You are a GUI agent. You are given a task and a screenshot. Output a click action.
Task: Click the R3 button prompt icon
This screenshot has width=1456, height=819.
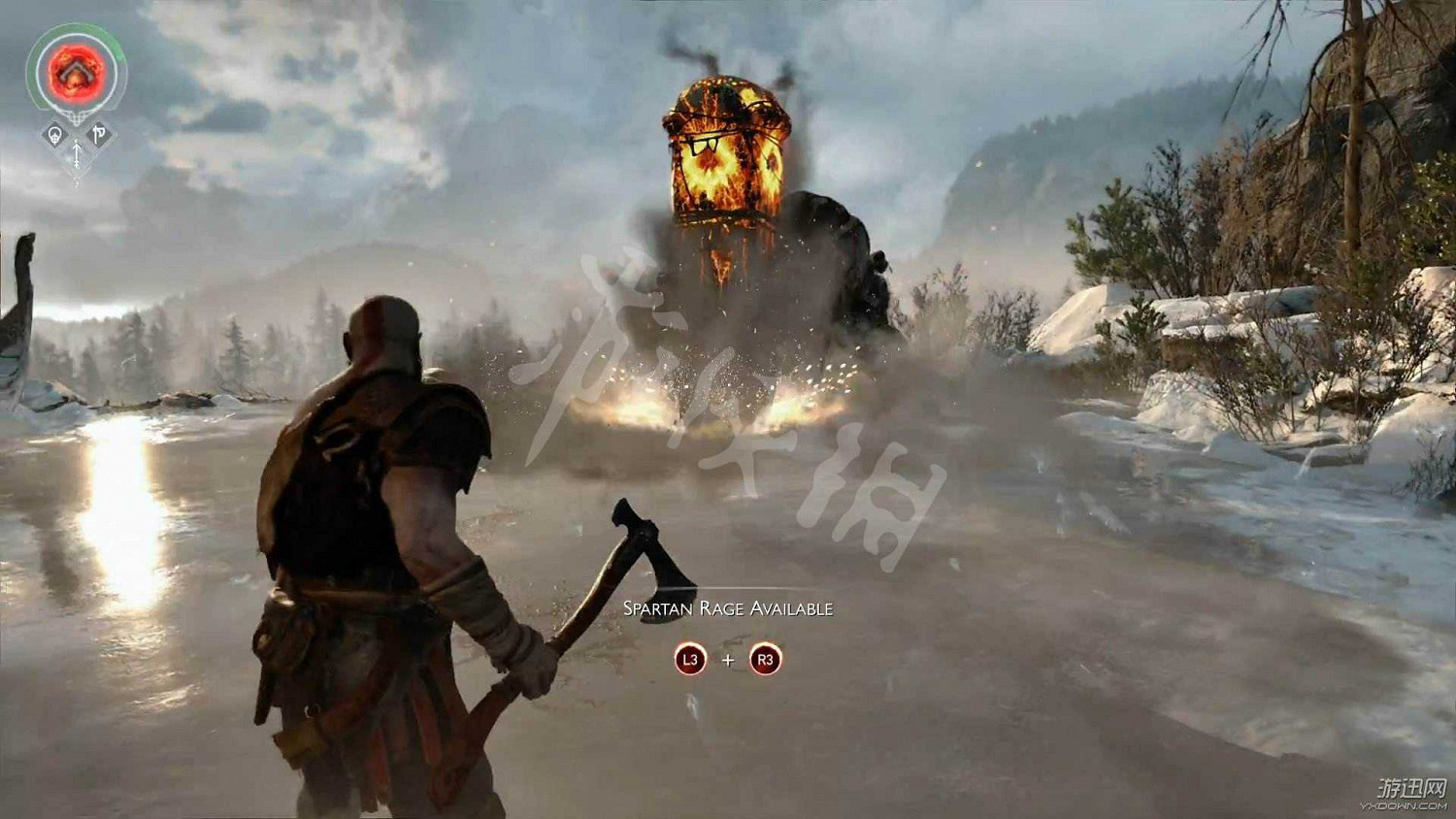(x=765, y=660)
